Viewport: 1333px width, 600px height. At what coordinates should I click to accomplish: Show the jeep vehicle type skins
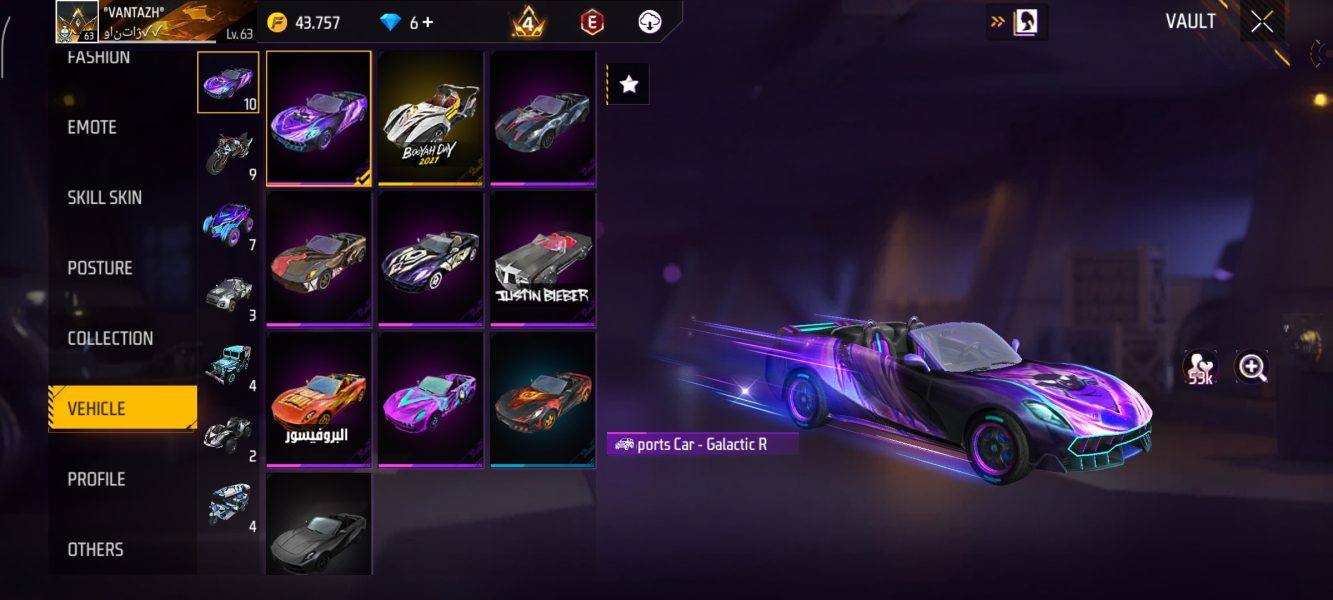tap(228, 364)
